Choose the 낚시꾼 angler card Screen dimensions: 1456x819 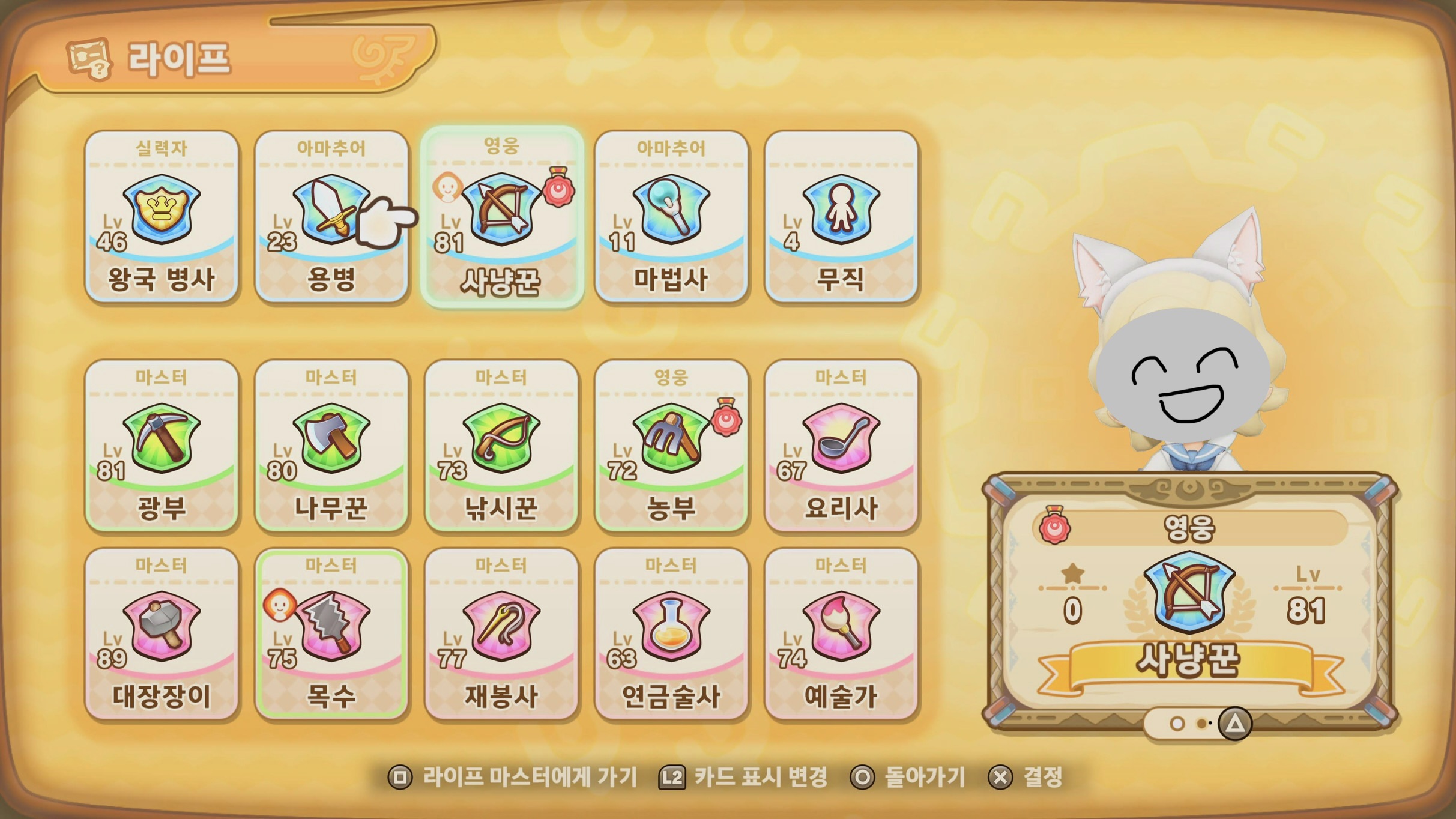pos(501,446)
